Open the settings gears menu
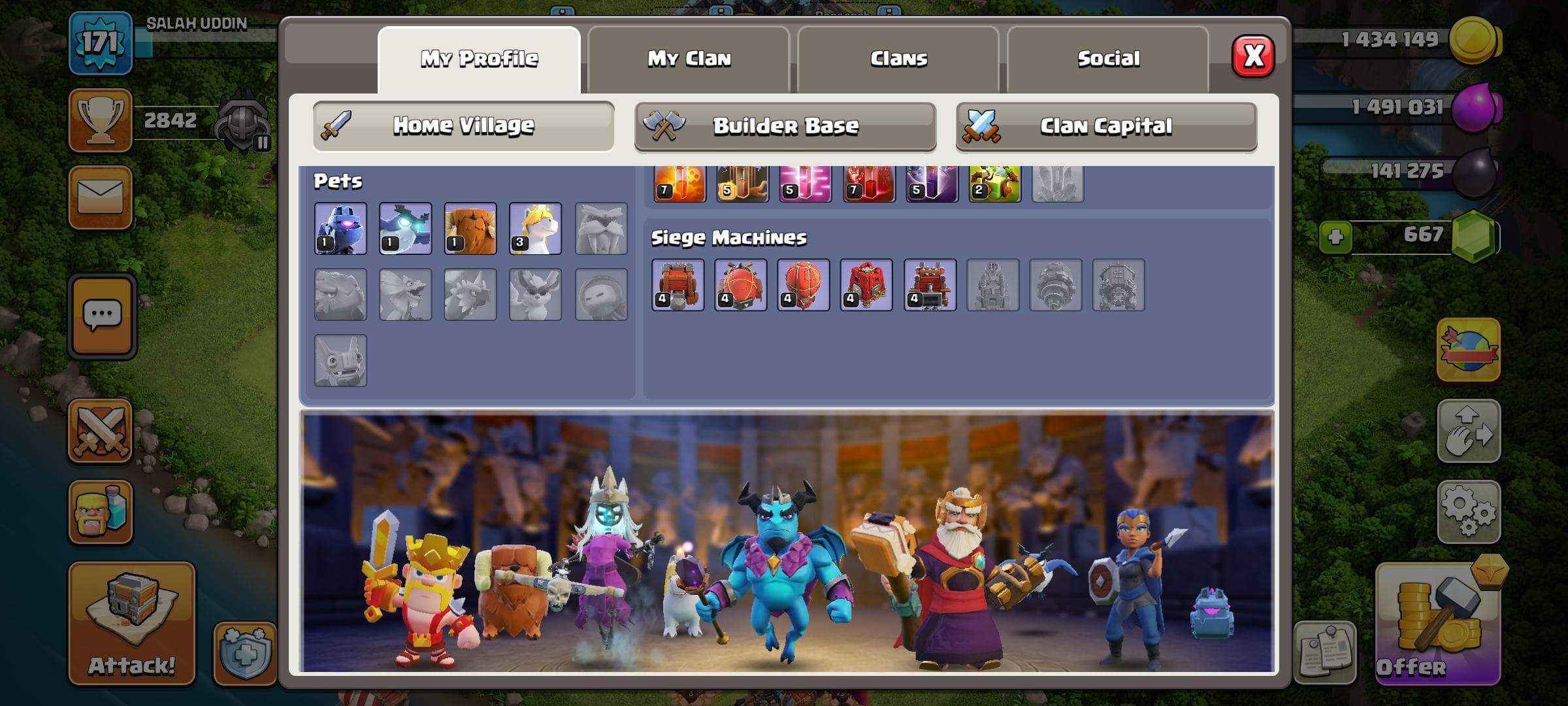Image resolution: width=1568 pixels, height=706 pixels. tap(1468, 511)
